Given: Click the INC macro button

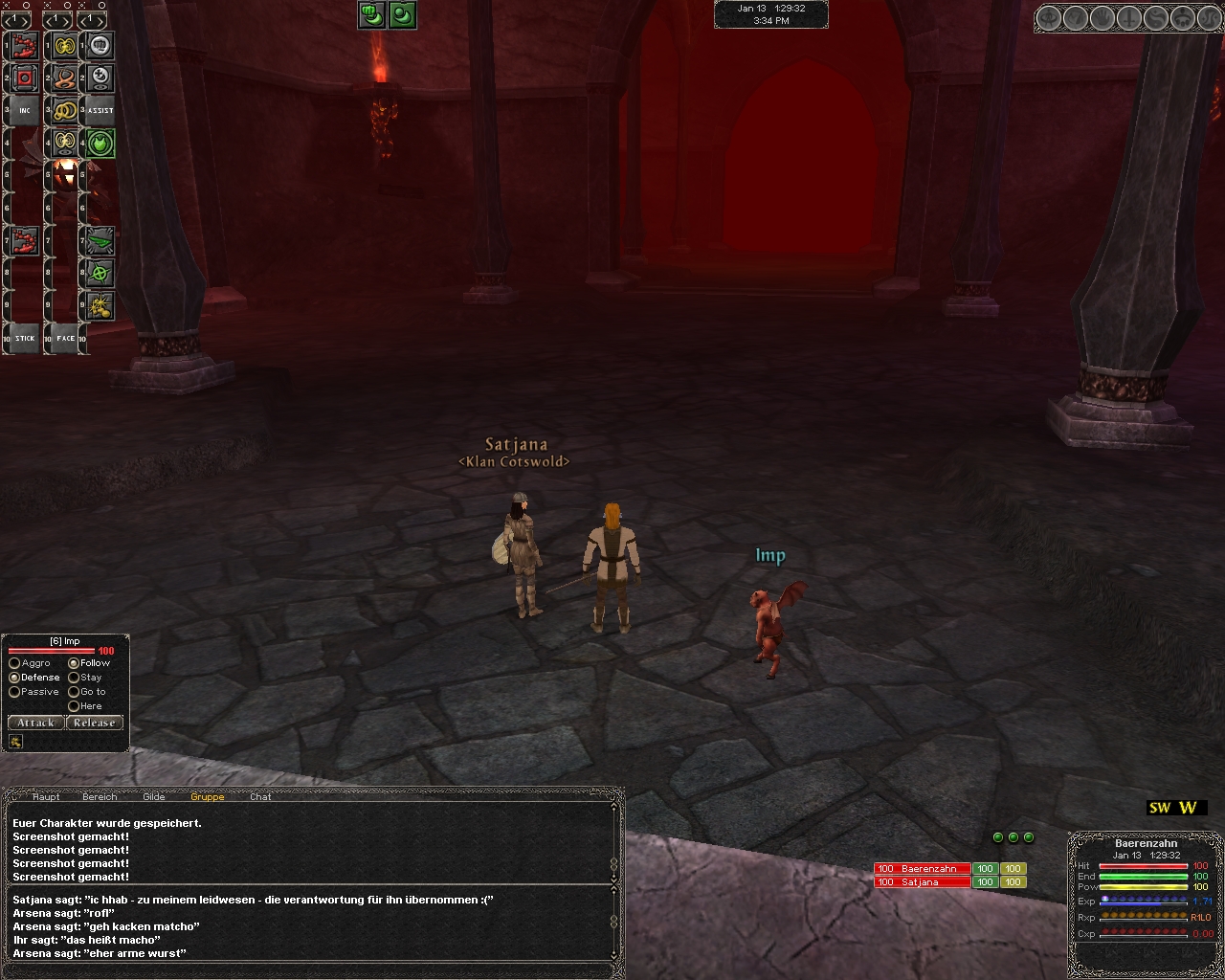Looking at the screenshot, I should click(x=25, y=111).
